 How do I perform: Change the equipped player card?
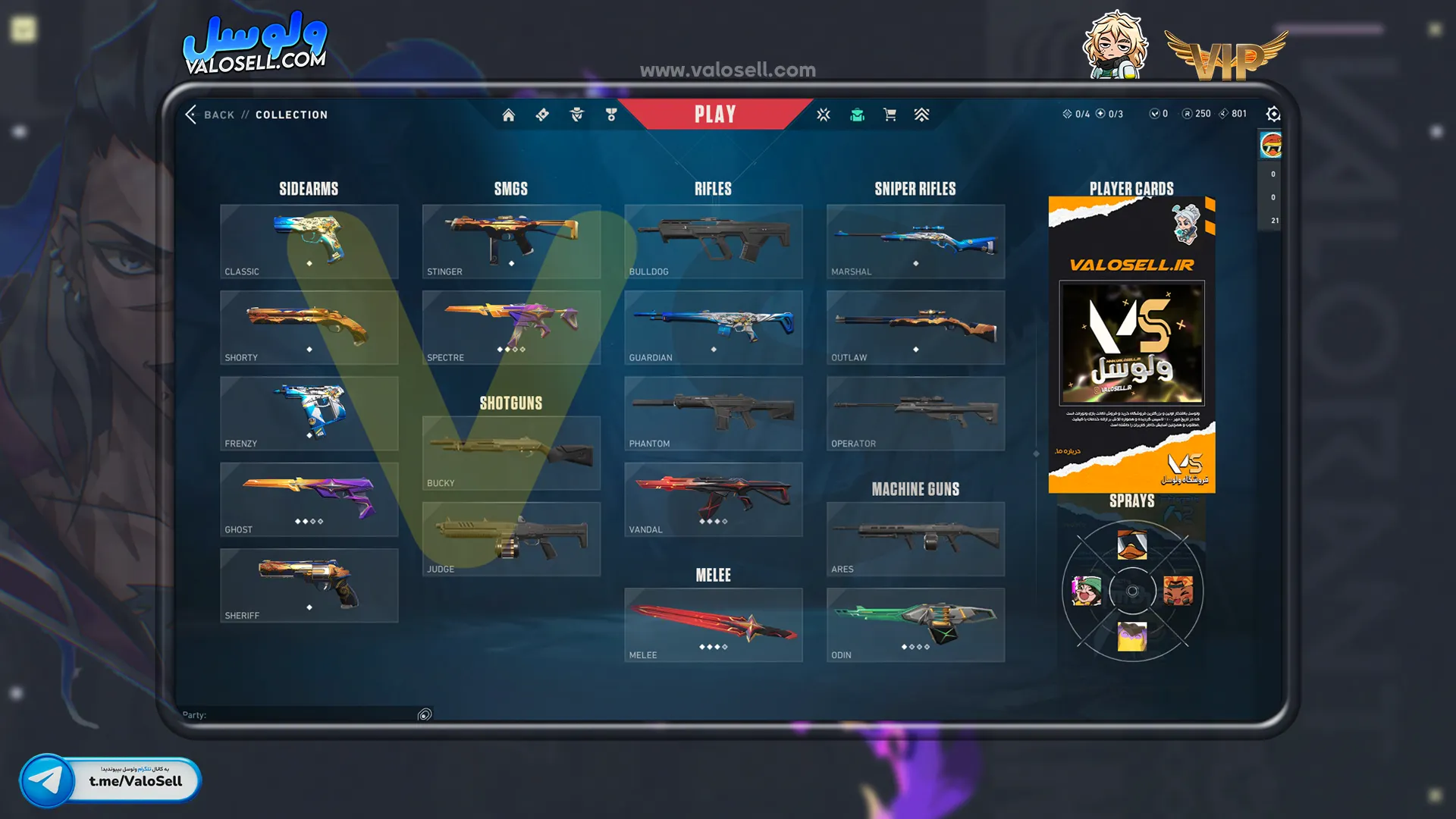pyautogui.click(x=1131, y=345)
